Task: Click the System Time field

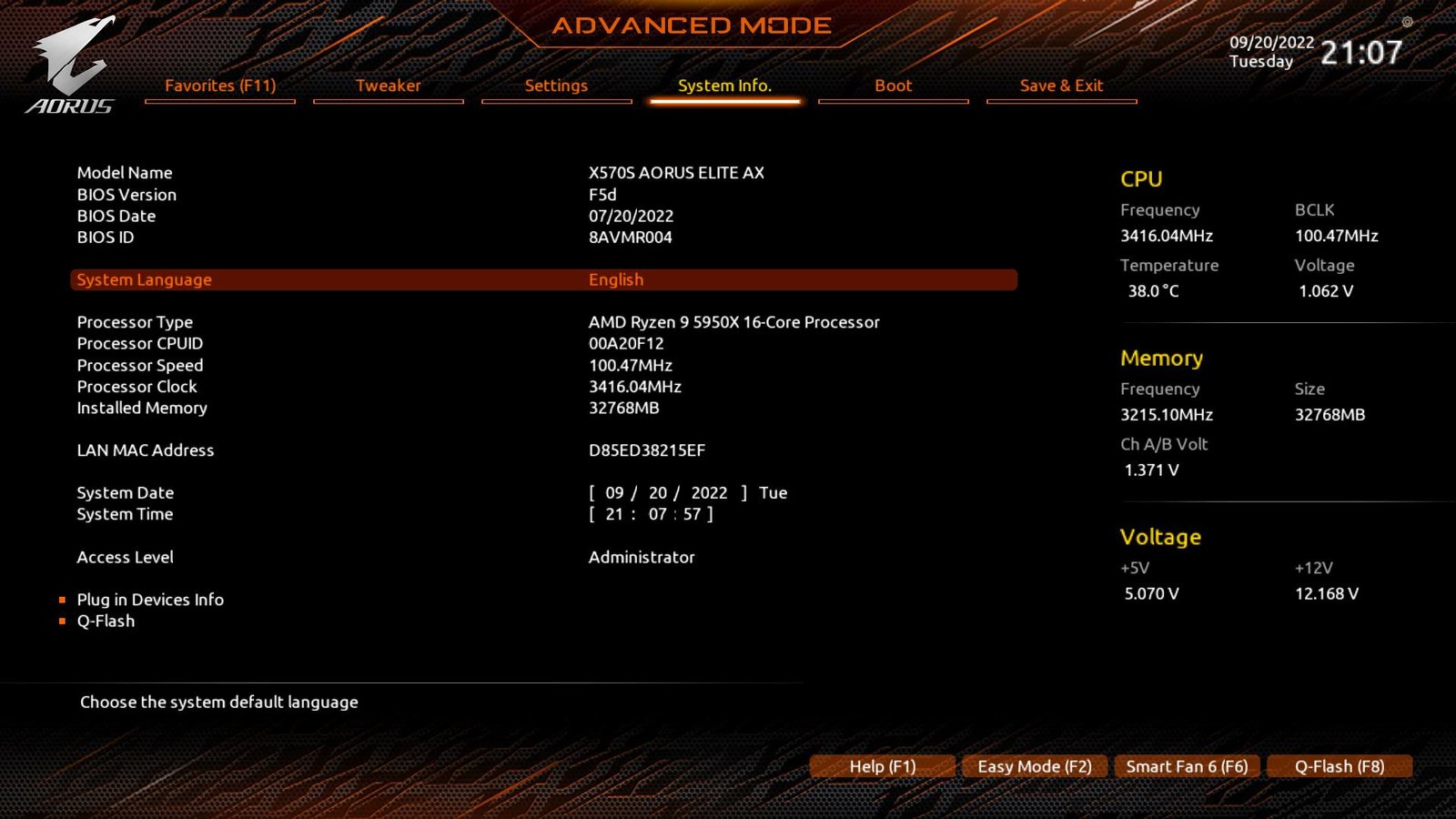Action: coord(650,514)
